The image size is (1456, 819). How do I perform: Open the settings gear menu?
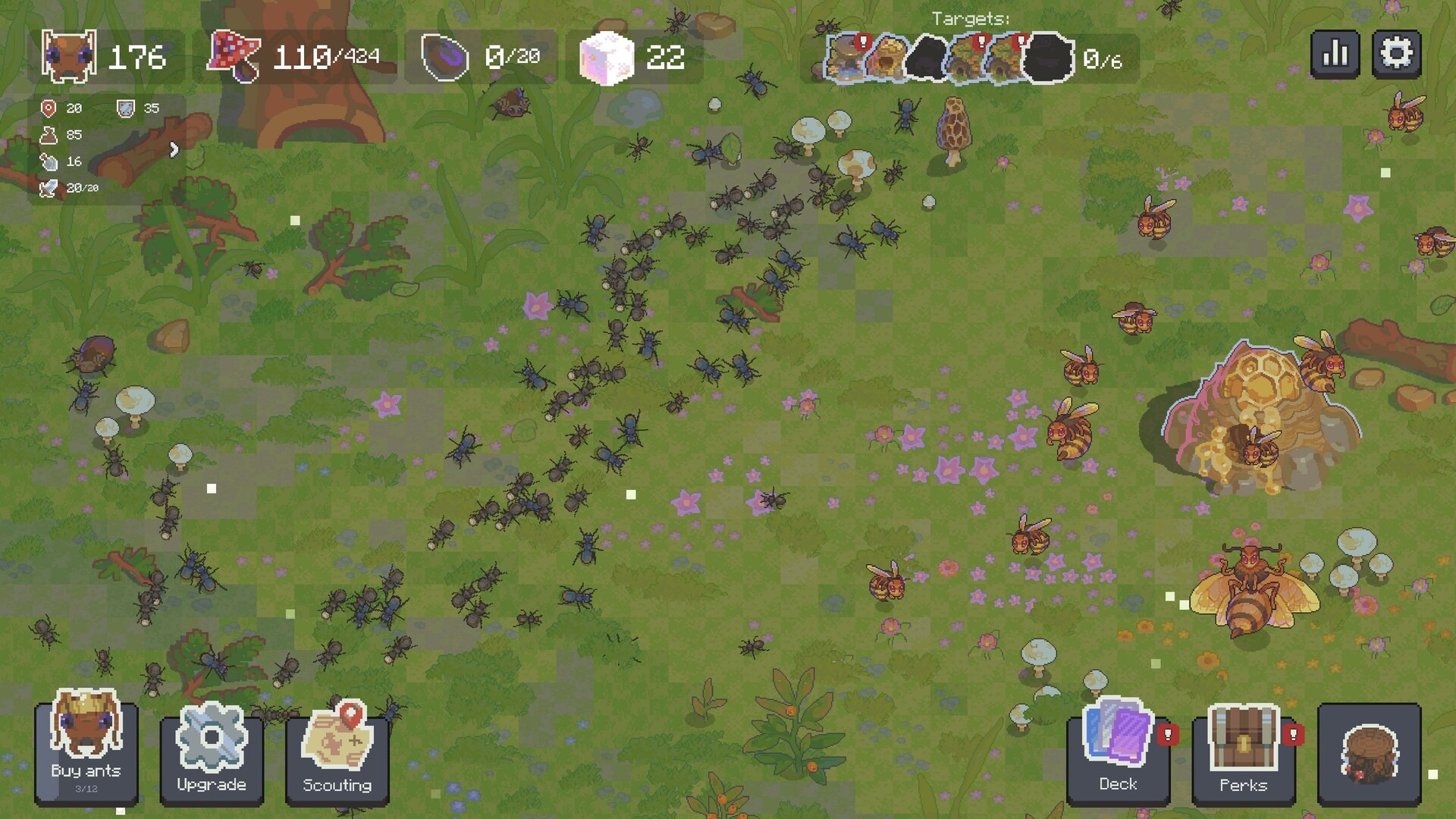coord(1395,54)
